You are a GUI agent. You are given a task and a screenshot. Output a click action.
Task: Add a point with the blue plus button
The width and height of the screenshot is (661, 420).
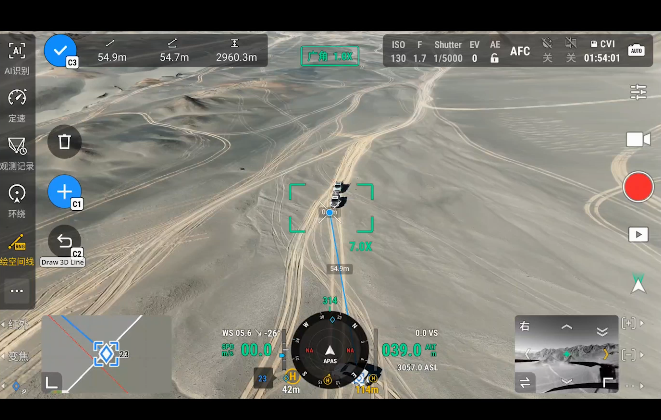tap(64, 191)
